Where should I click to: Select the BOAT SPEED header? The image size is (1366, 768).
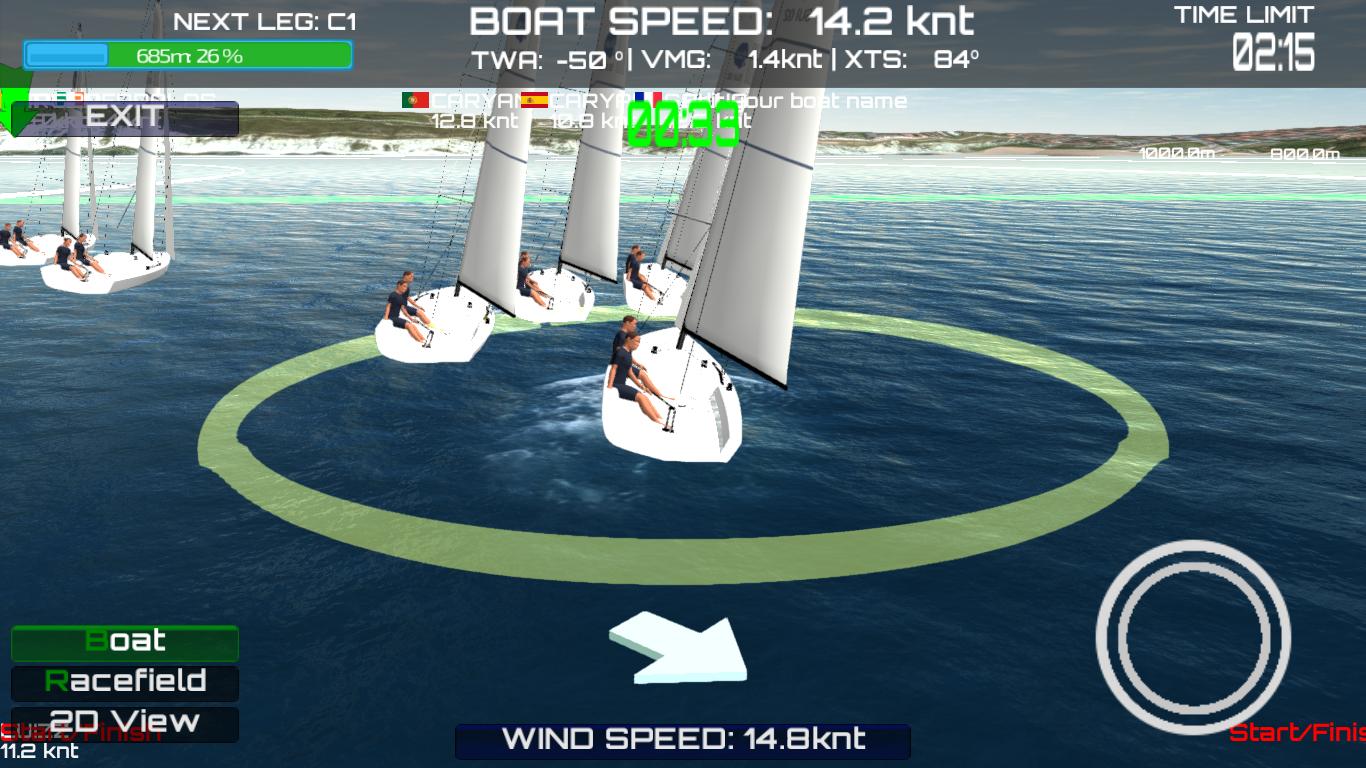(720, 18)
